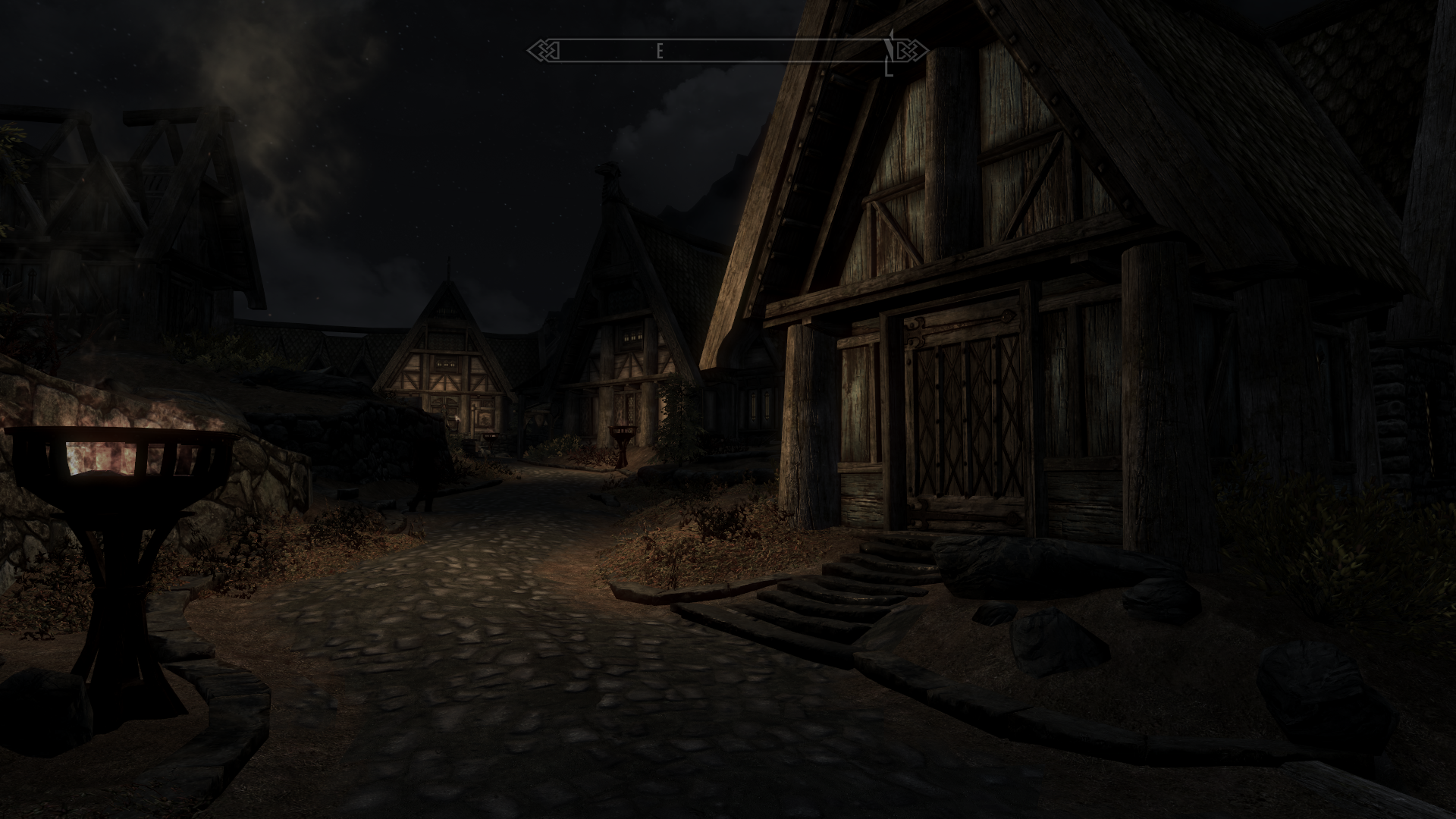Click the compass bar's East marker
The image size is (1456, 819).
(660, 52)
